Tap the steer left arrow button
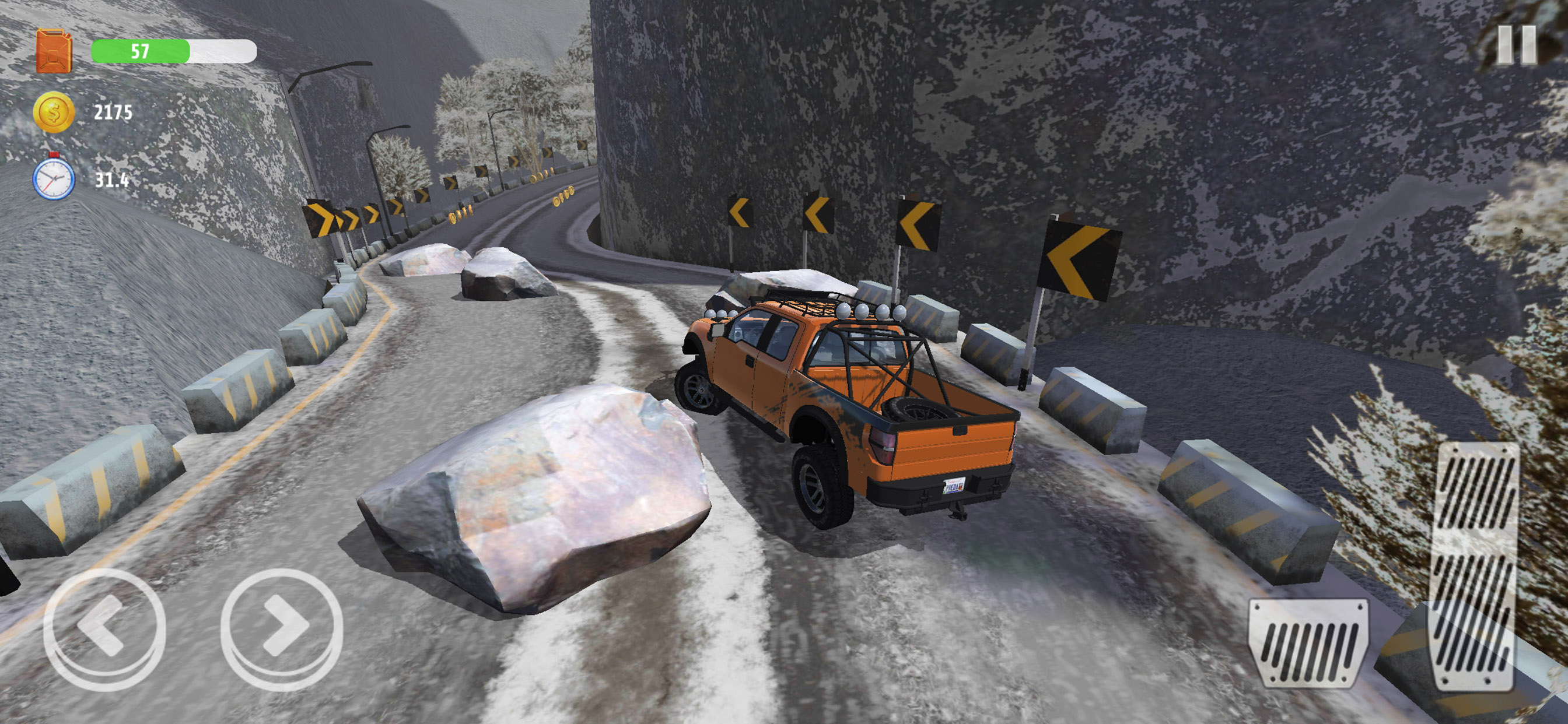 (x=104, y=628)
